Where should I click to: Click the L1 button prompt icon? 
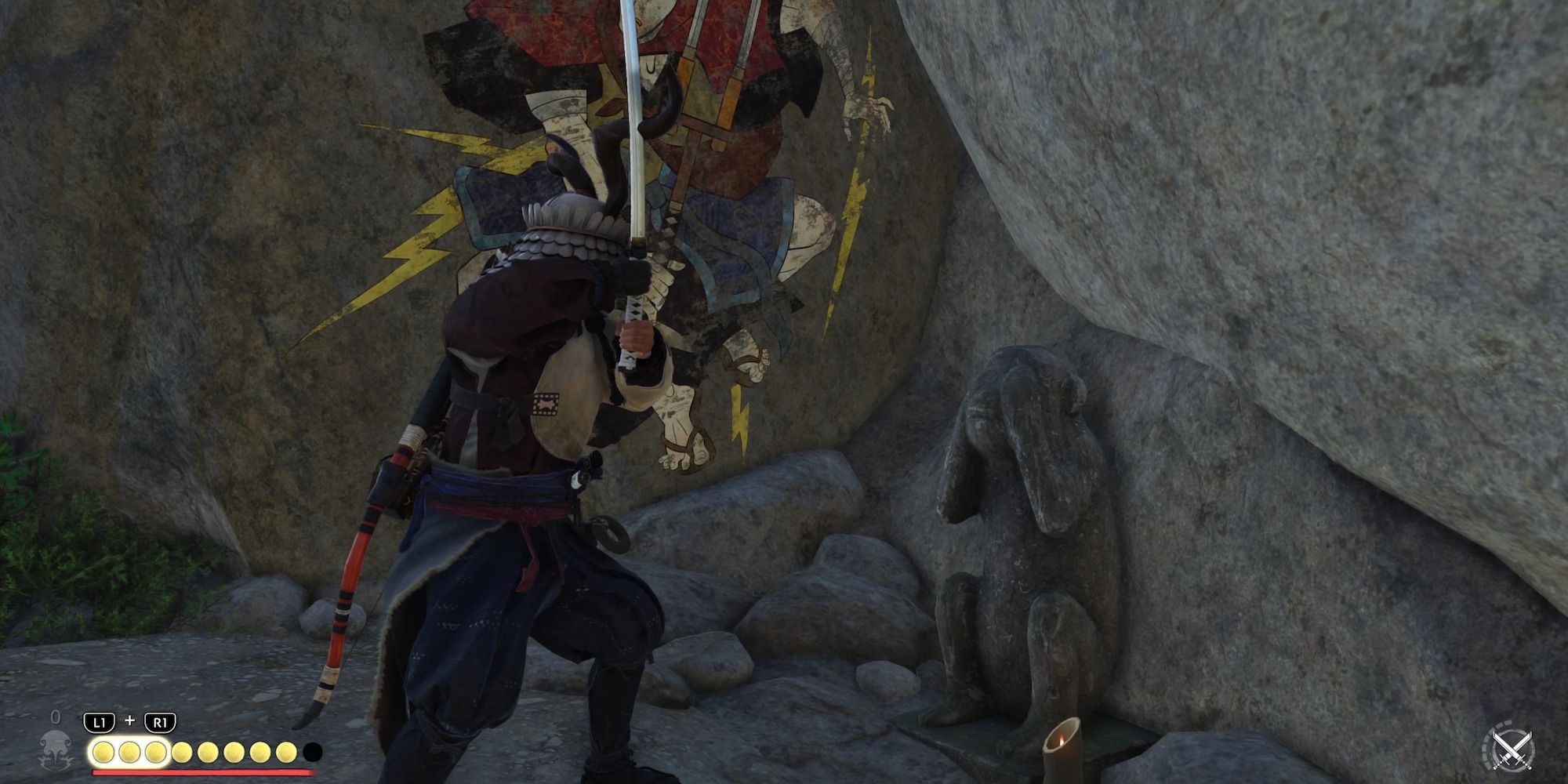99,721
